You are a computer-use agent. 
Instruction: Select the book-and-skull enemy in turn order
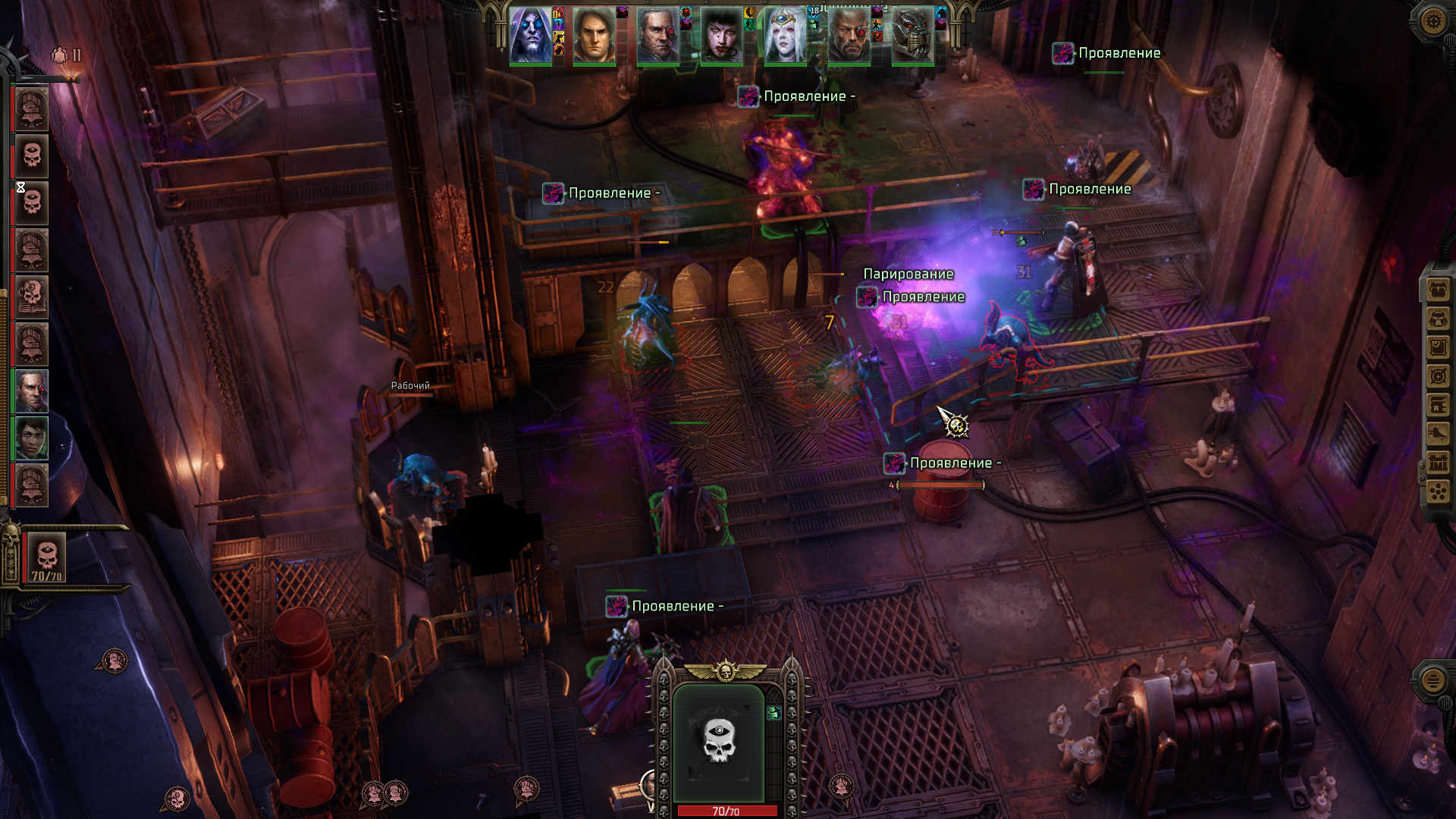pos(32,297)
